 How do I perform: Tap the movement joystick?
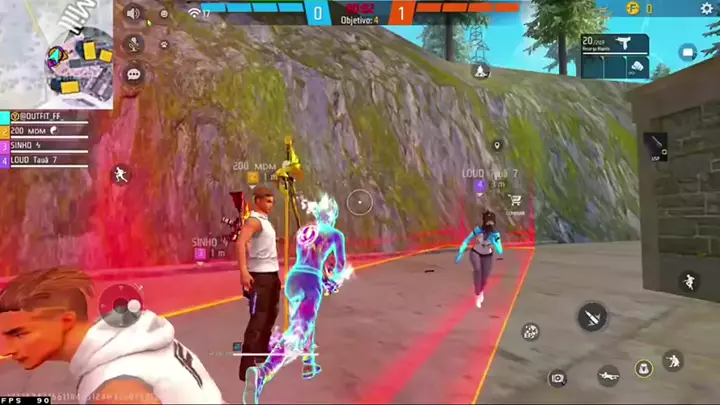tap(121, 303)
